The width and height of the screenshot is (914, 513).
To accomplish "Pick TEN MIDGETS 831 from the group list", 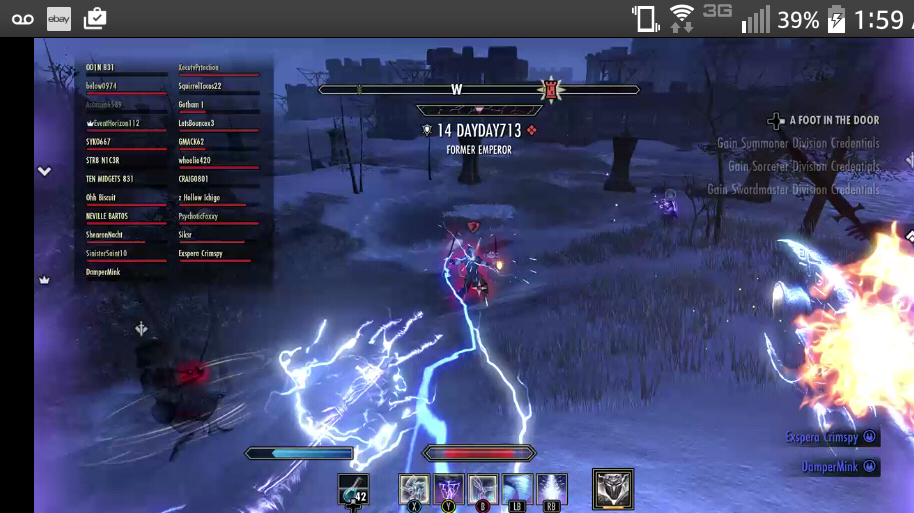I will pos(110,179).
